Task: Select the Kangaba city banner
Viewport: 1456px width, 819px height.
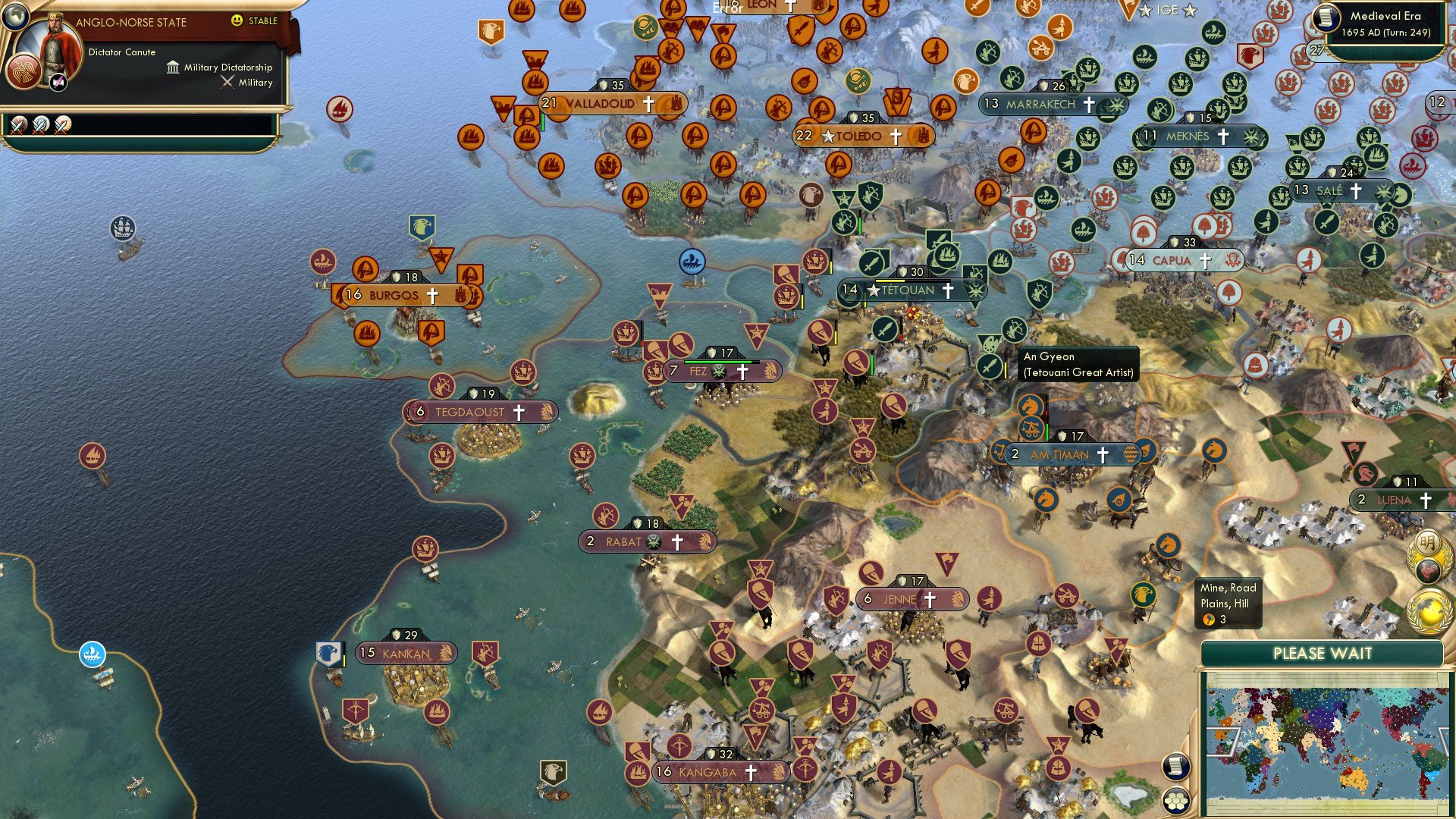Action: click(x=709, y=770)
